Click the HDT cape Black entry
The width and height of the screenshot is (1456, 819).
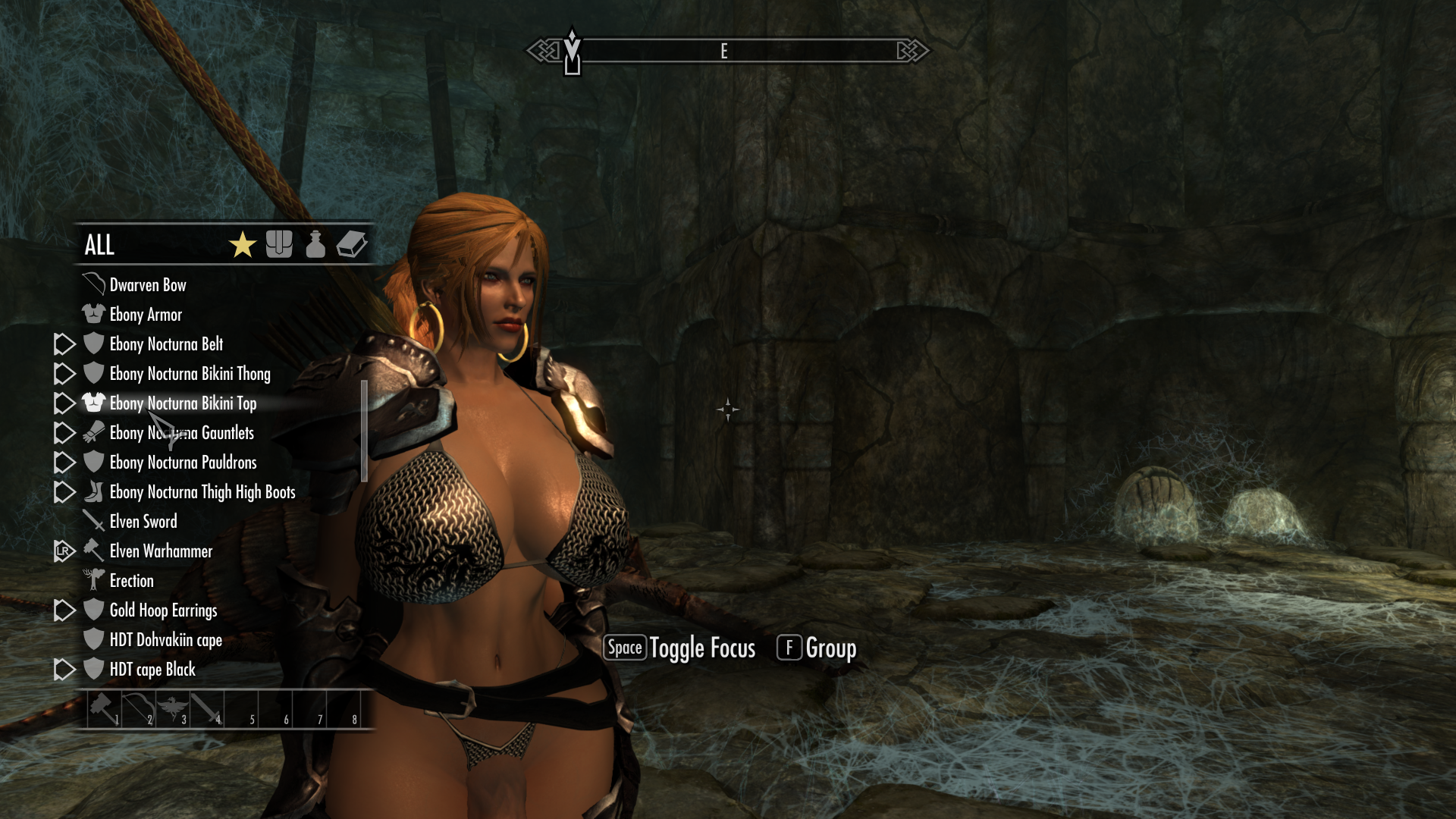click(152, 670)
